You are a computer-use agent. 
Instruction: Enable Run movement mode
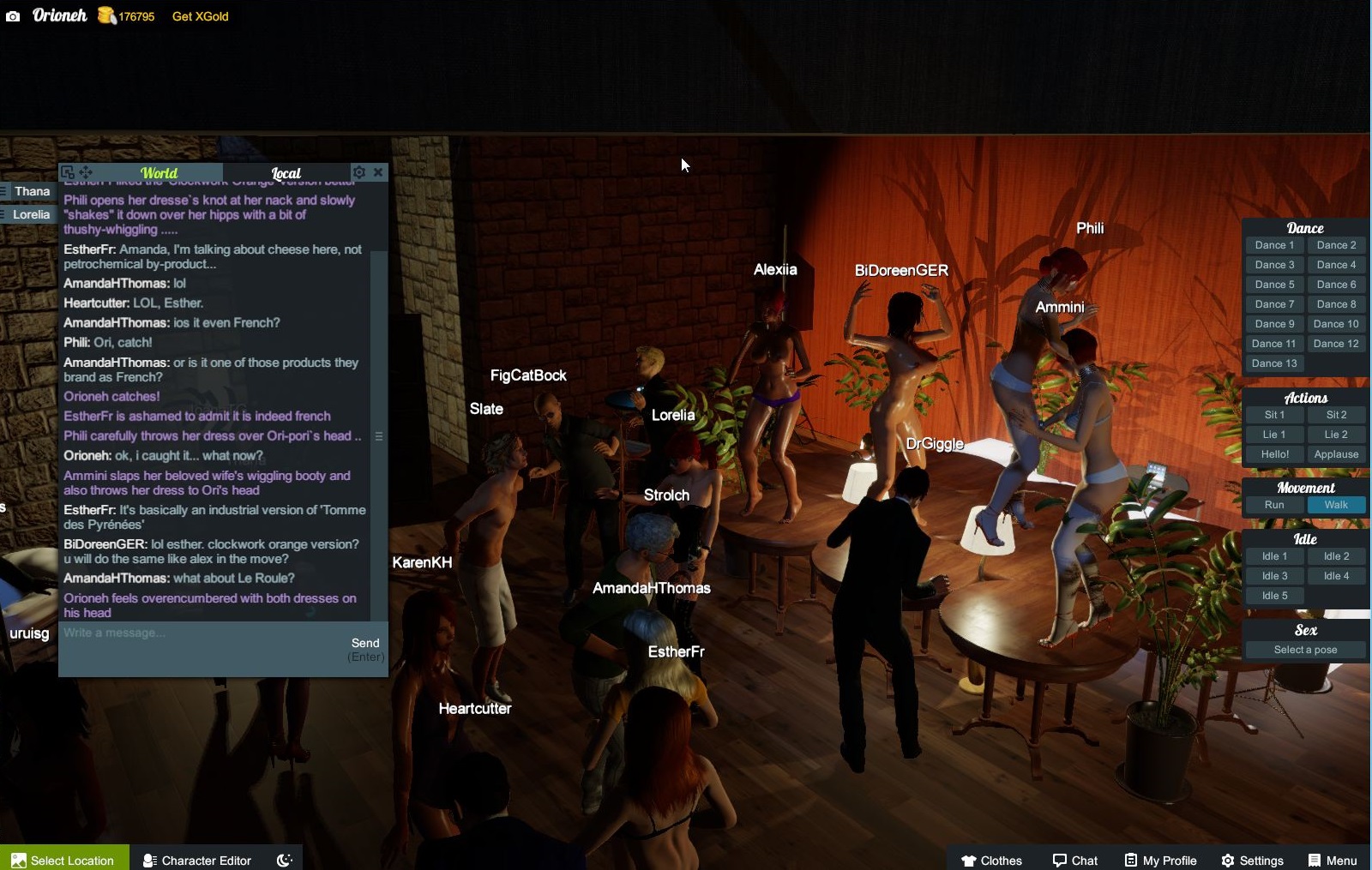click(x=1274, y=505)
